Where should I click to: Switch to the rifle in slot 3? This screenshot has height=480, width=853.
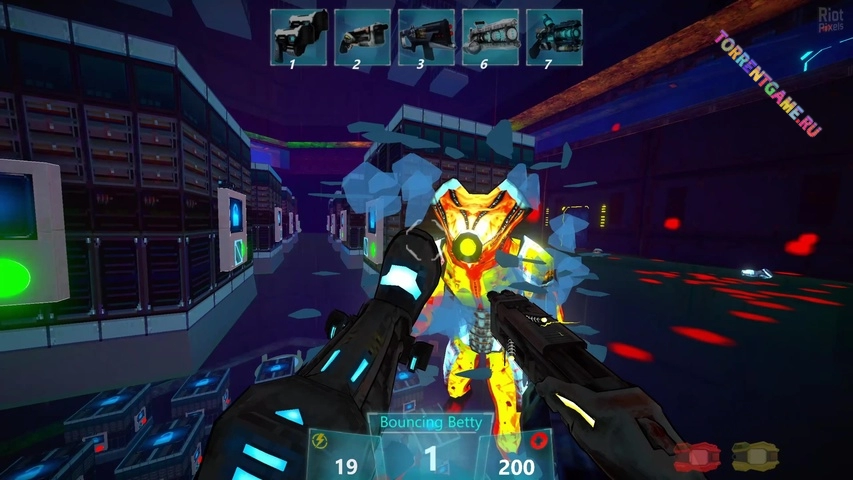point(426,37)
